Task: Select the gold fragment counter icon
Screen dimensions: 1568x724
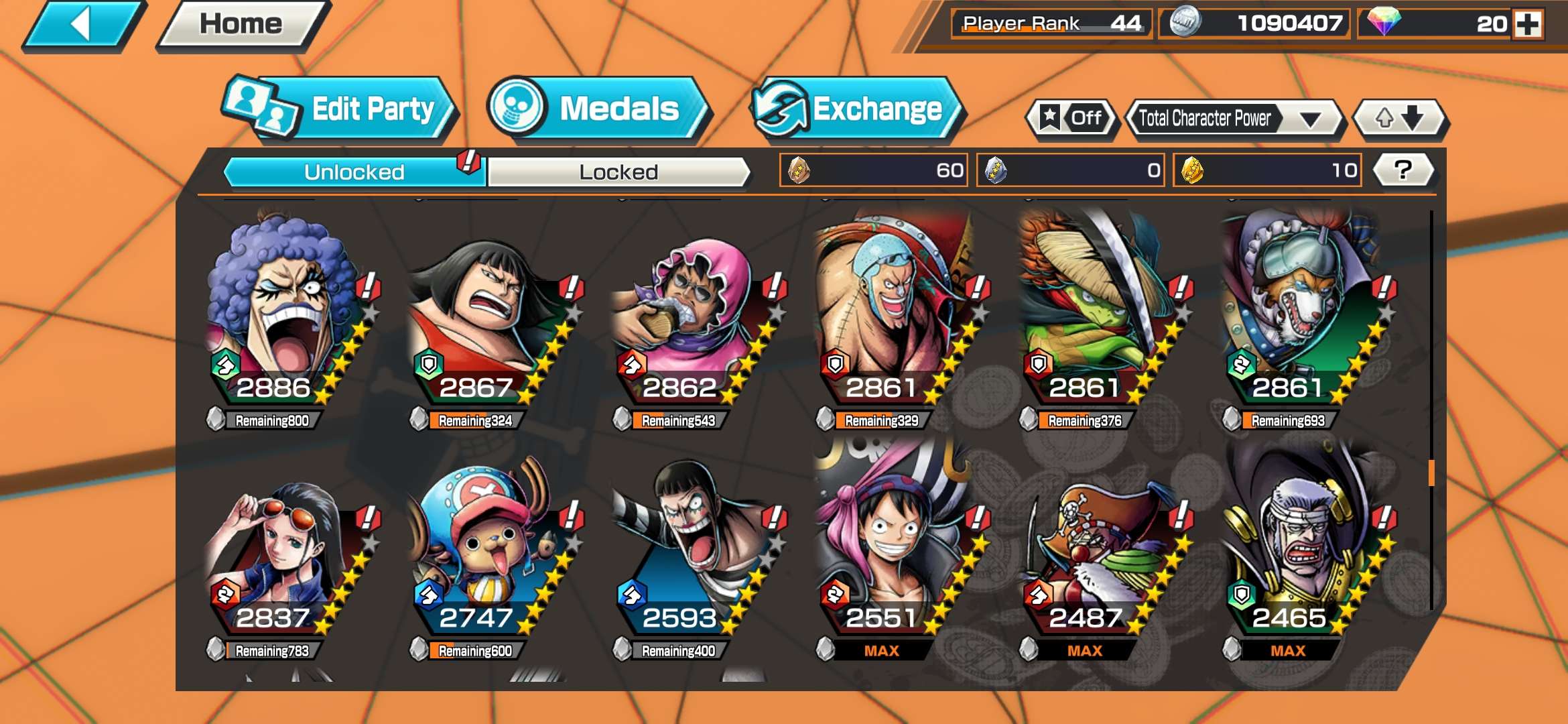Action: pos(1193,171)
